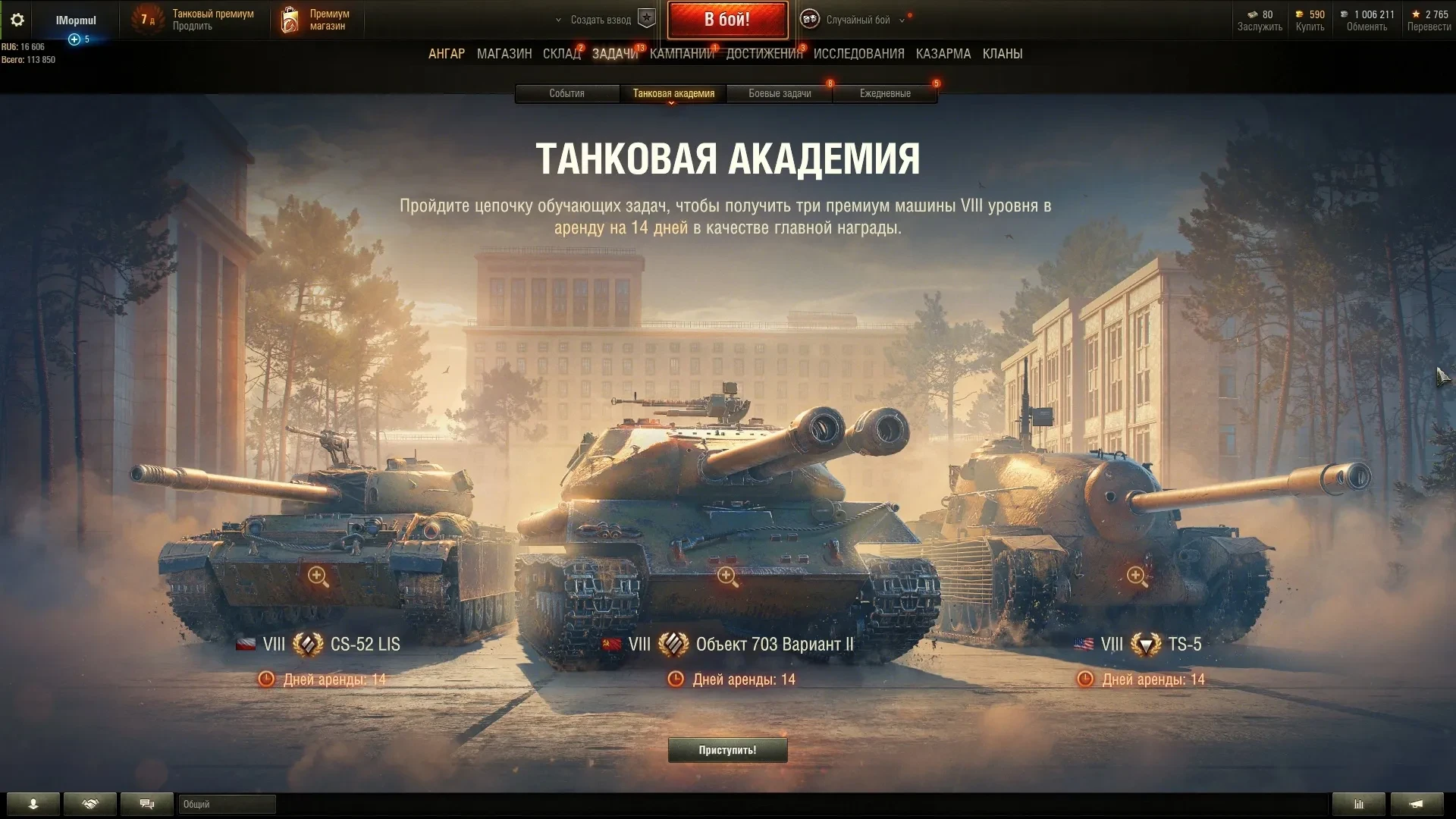Preview Объект 703 Вариант II with magnifier
This screenshot has height=819, width=1456.
point(727,576)
